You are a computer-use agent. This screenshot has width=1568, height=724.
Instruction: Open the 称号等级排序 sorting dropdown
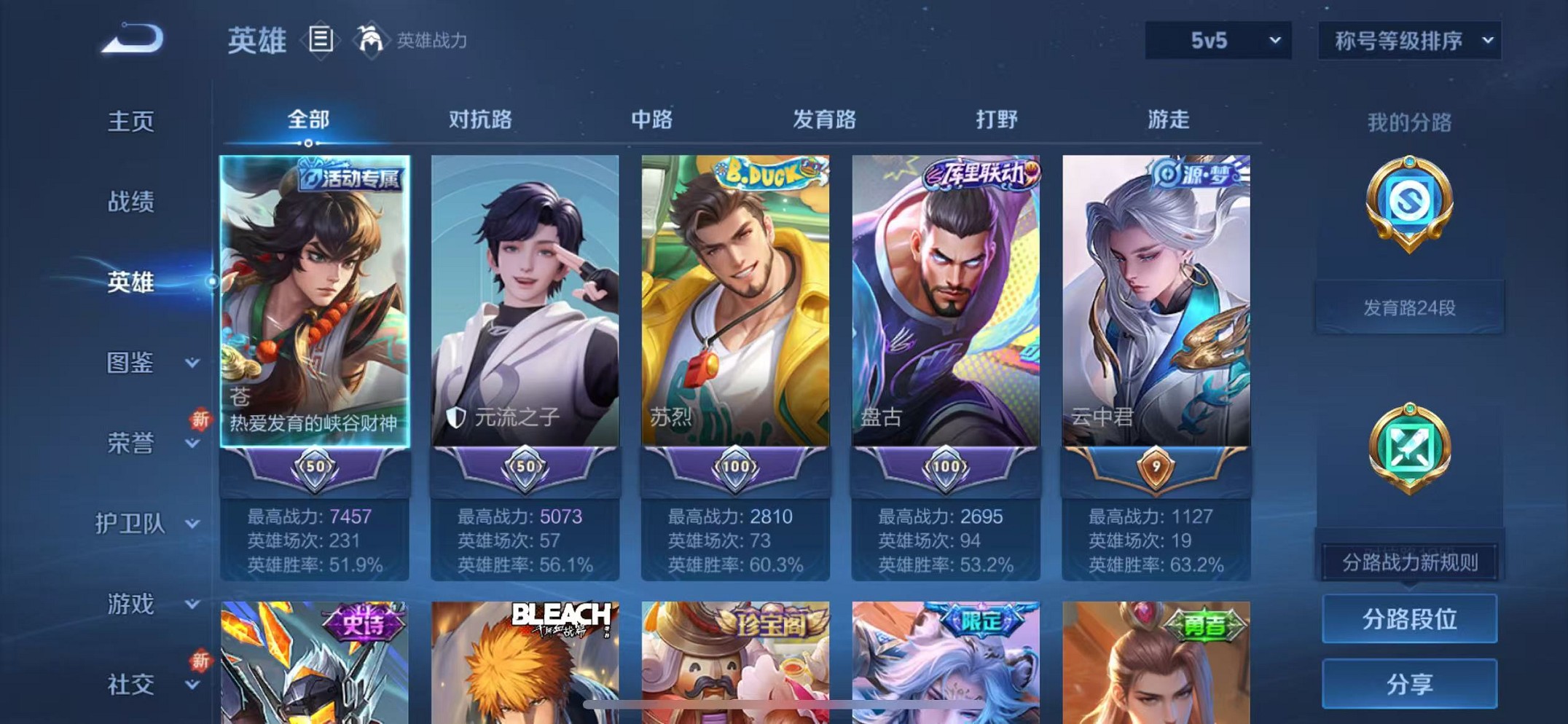[1409, 42]
